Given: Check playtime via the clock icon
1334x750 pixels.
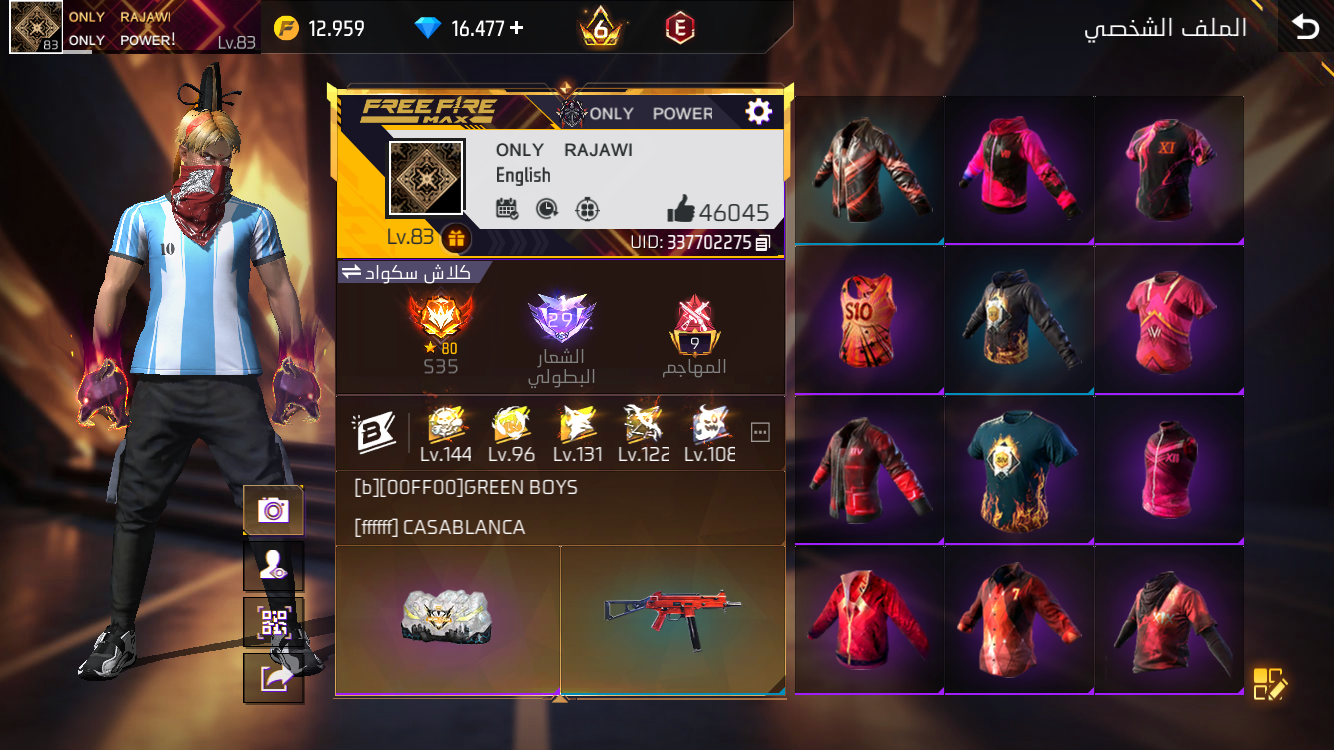Looking at the screenshot, I should click(x=548, y=209).
